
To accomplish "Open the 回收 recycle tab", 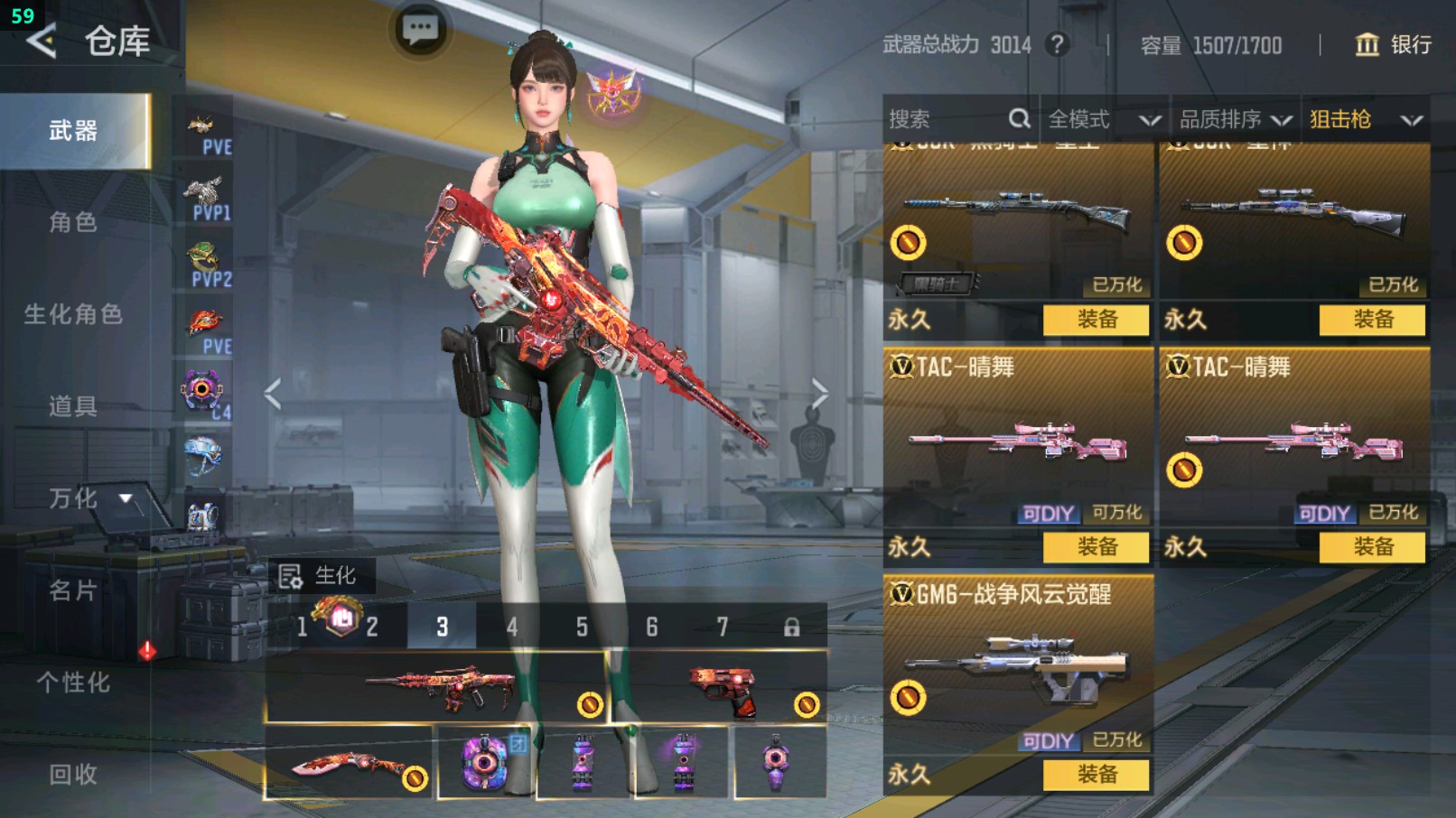I will pyautogui.click(x=73, y=774).
